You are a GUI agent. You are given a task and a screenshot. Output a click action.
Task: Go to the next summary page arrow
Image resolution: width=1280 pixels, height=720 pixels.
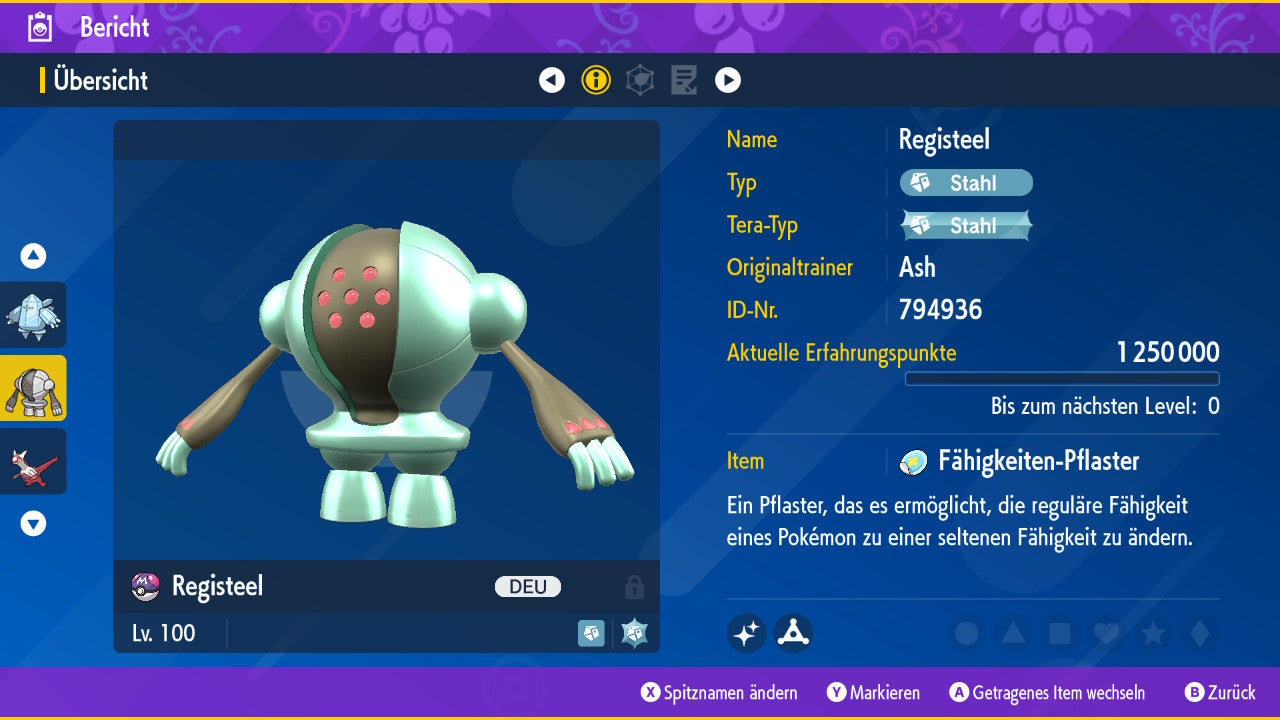[x=728, y=80]
